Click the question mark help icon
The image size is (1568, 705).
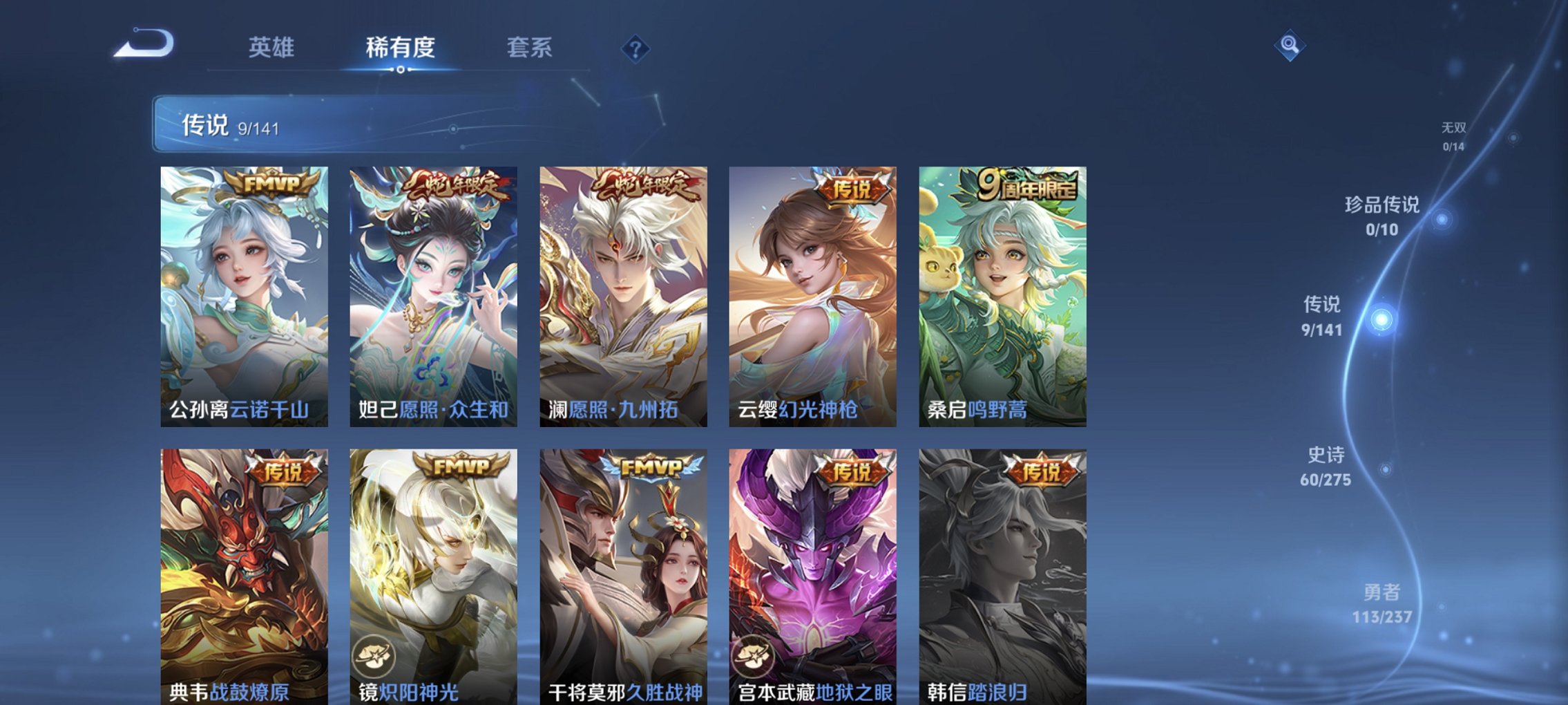pos(636,48)
